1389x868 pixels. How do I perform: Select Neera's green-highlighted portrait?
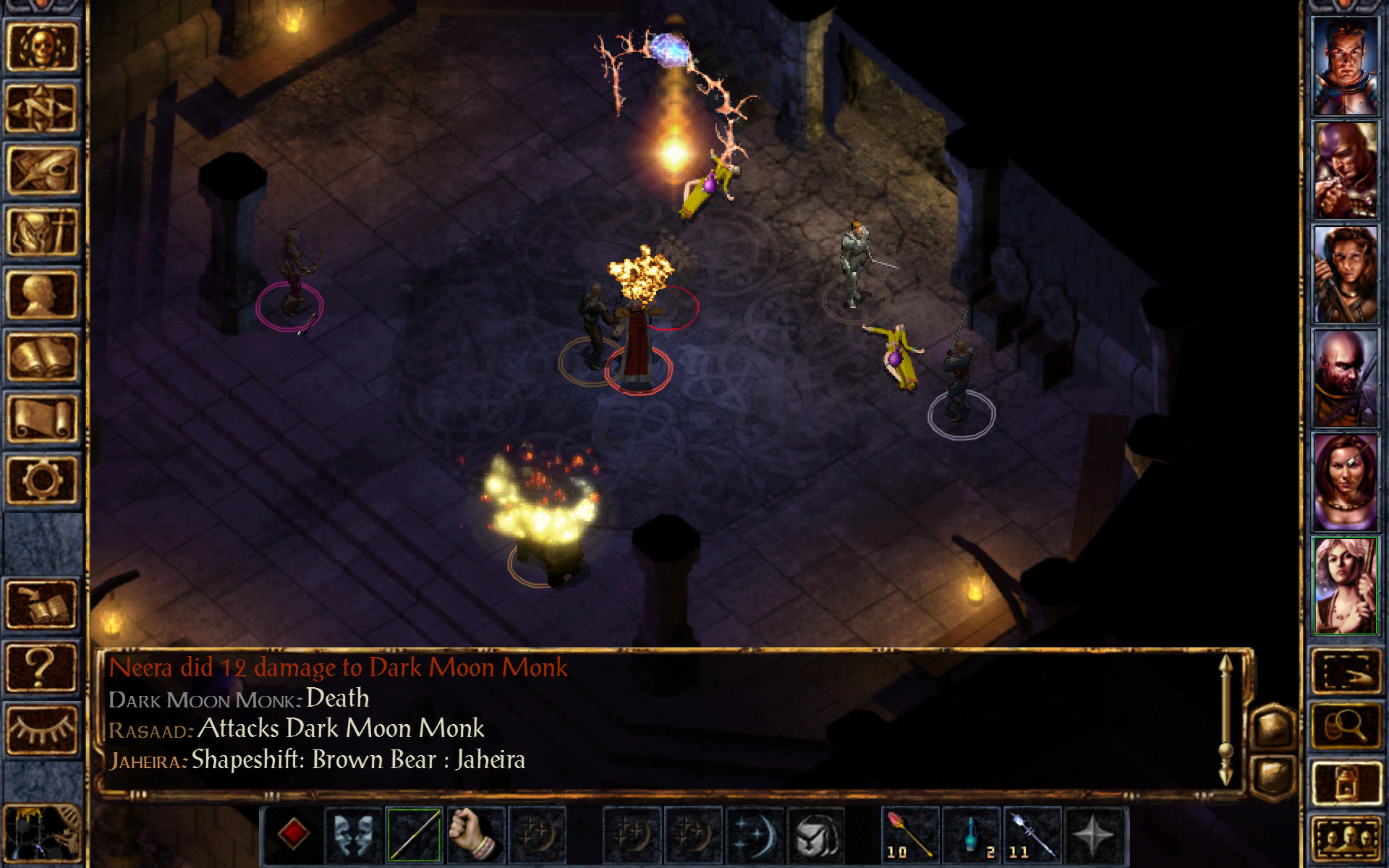(1346, 586)
